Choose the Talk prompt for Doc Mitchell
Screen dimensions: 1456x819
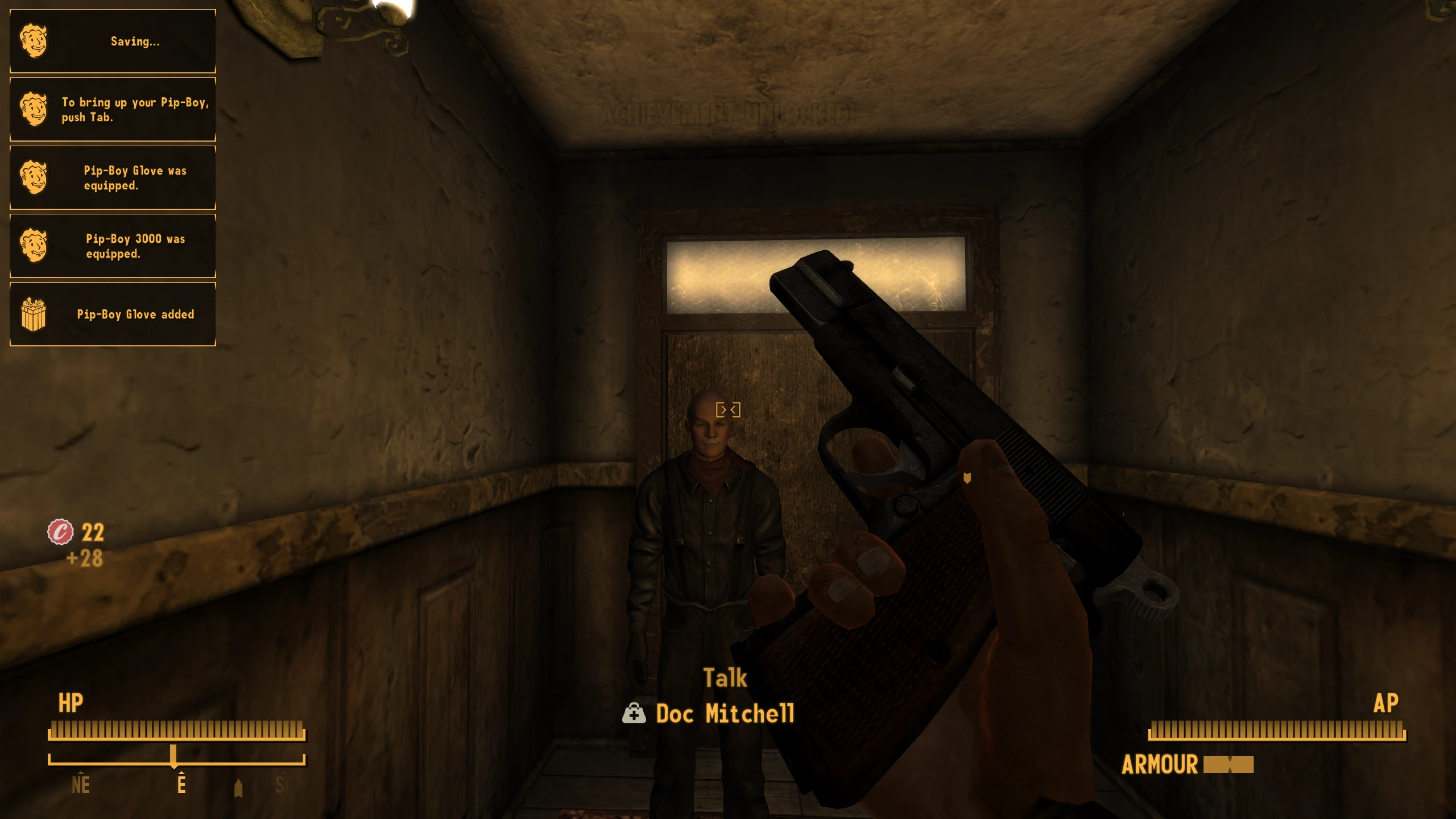pos(725,678)
